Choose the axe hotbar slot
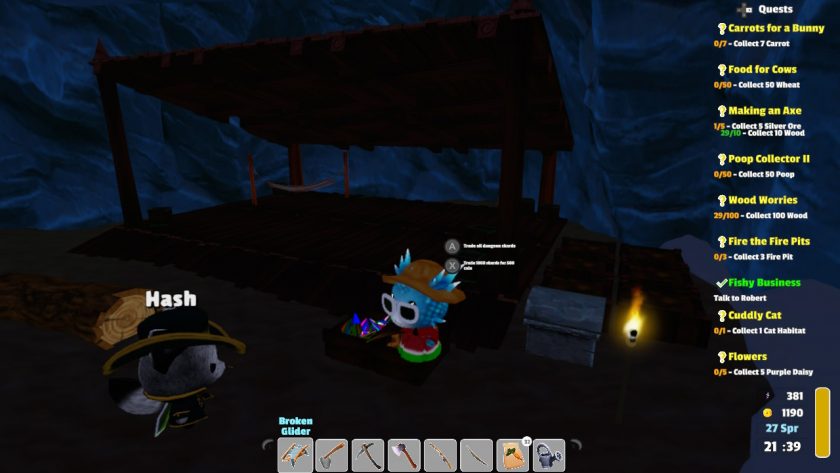The height and width of the screenshot is (473, 840). [x=405, y=455]
